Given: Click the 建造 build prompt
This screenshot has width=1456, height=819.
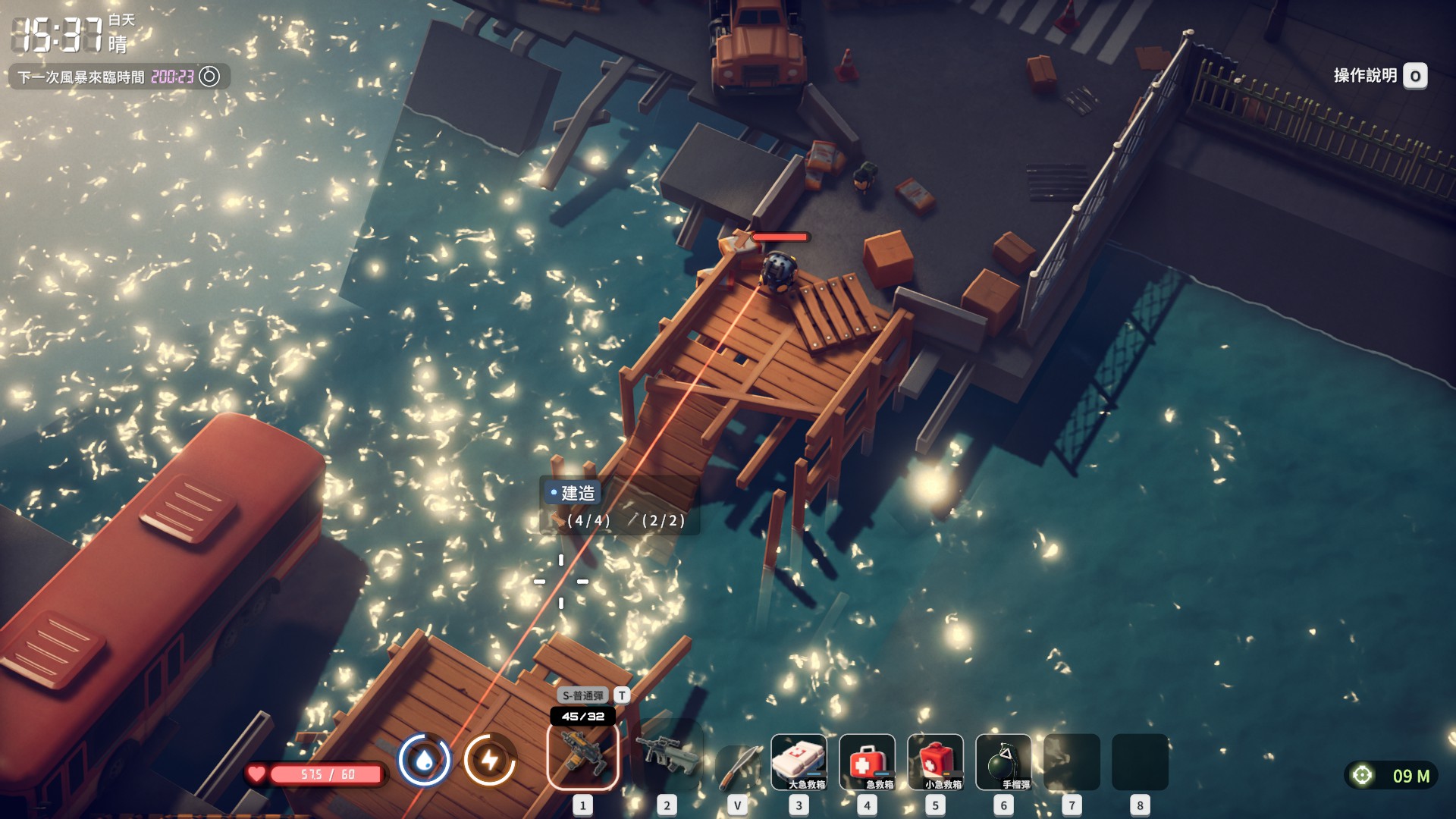Looking at the screenshot, I should [x=573, y=493].
